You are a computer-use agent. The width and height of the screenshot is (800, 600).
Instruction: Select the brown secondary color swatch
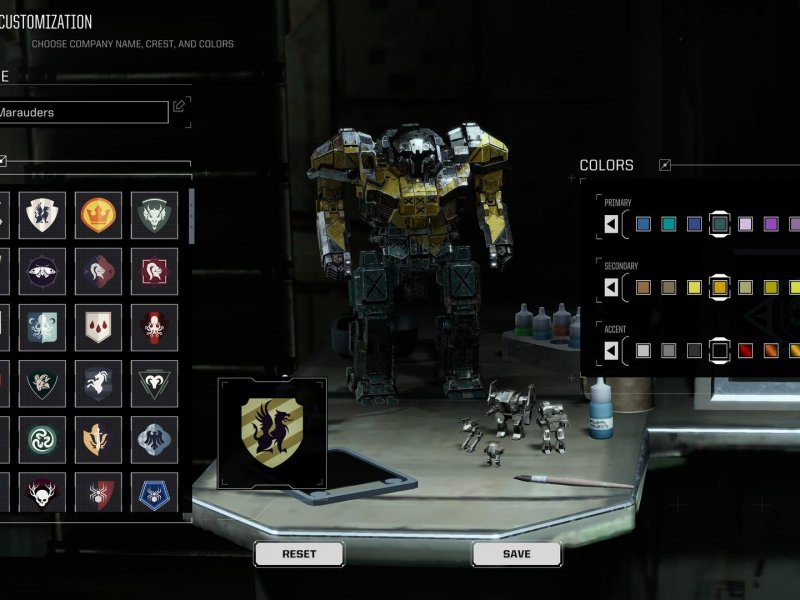coord(643,288)
